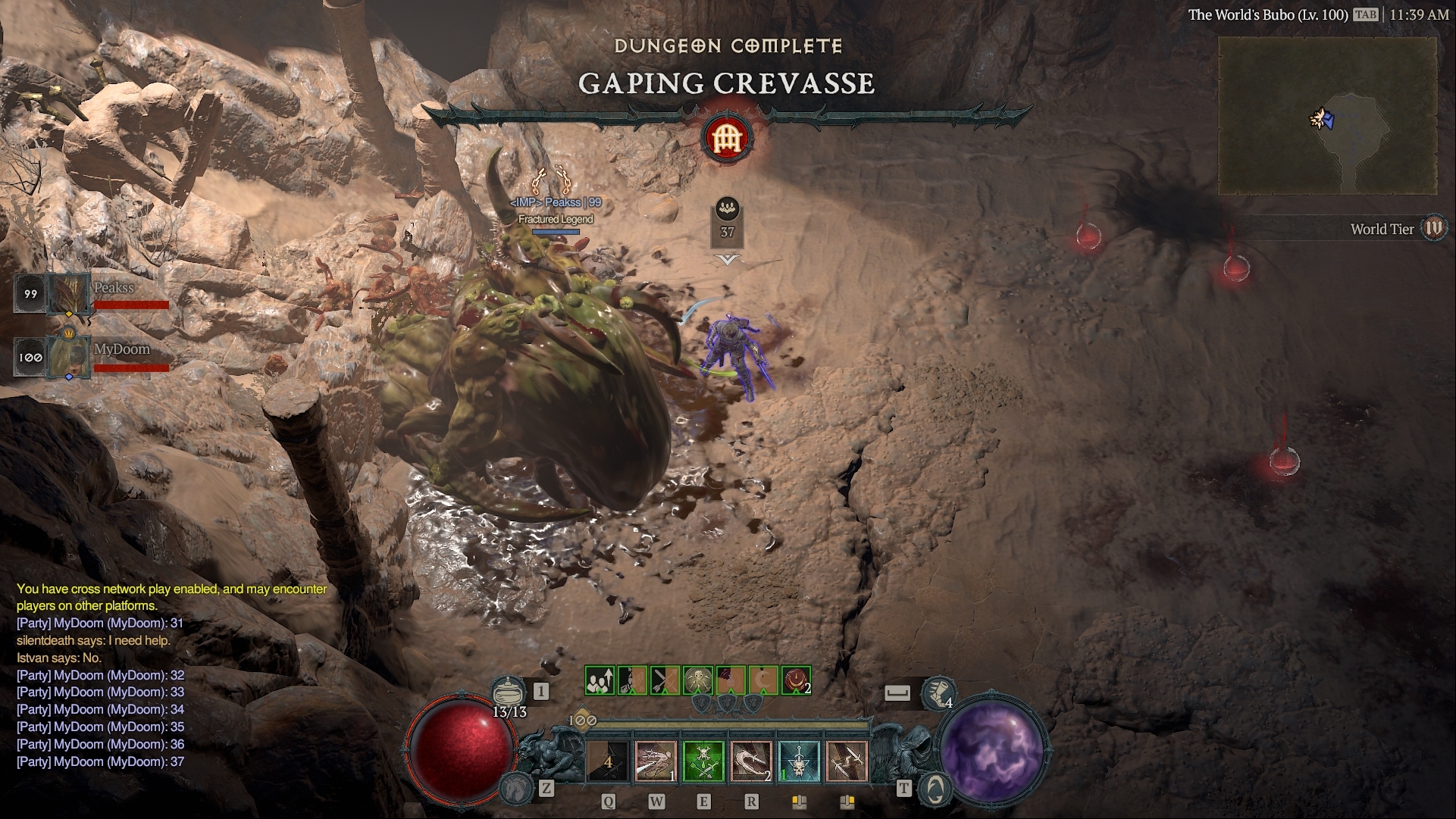Activate the spiked dash skill slot
This screenshot has width=1456, height=819.
pos(656,761)
